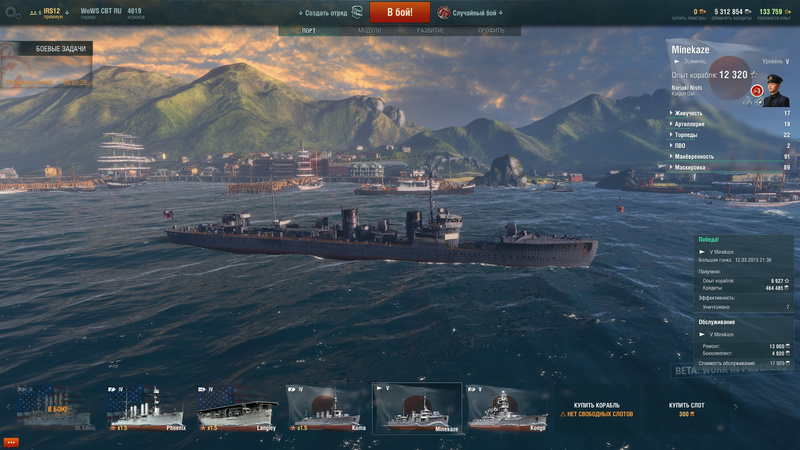Click the St. Louis ship marked in battle
The width and height of the screenshot is (800, 450).
click(54, 408)
